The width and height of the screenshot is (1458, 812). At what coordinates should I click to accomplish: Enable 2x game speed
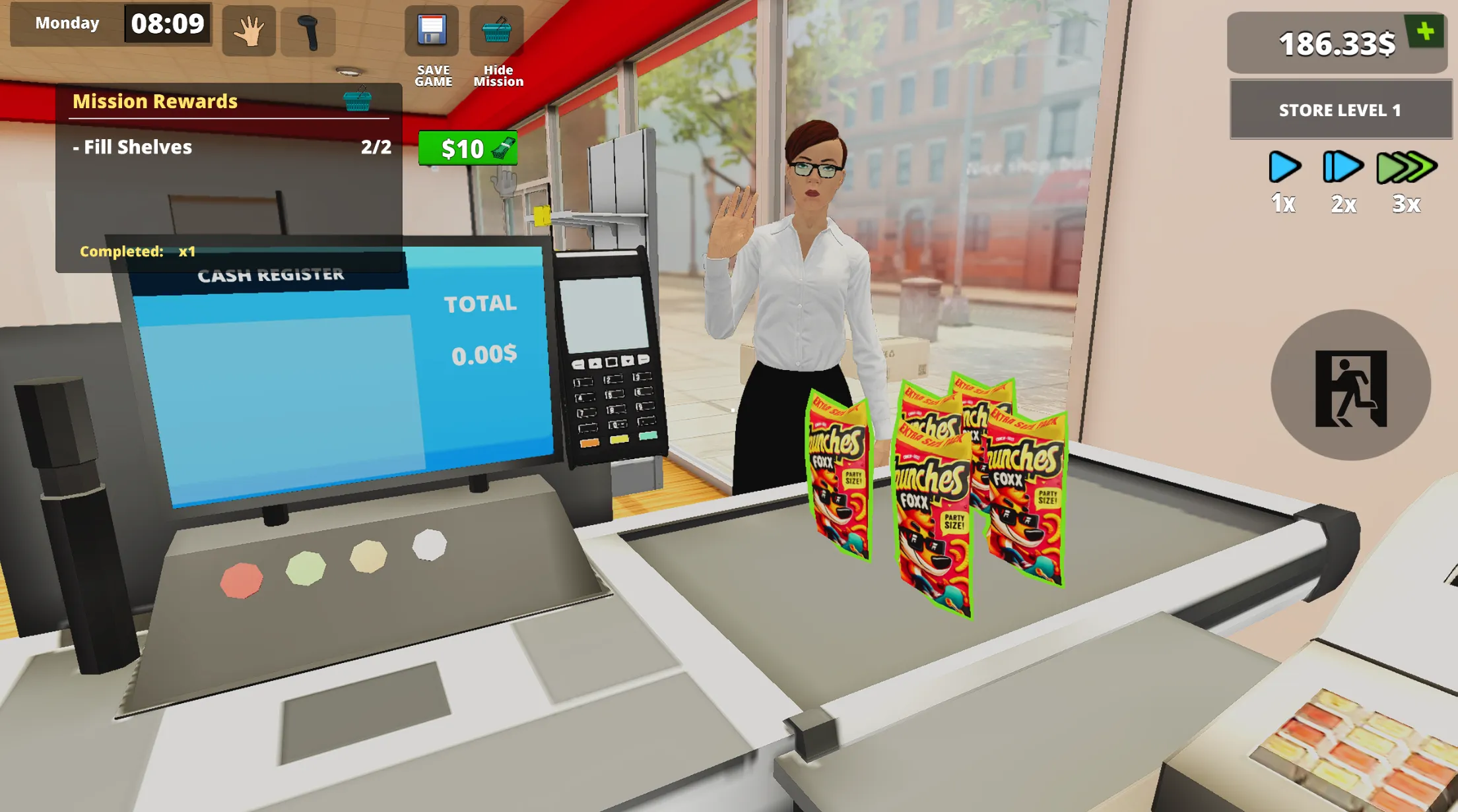point(1342,167)
